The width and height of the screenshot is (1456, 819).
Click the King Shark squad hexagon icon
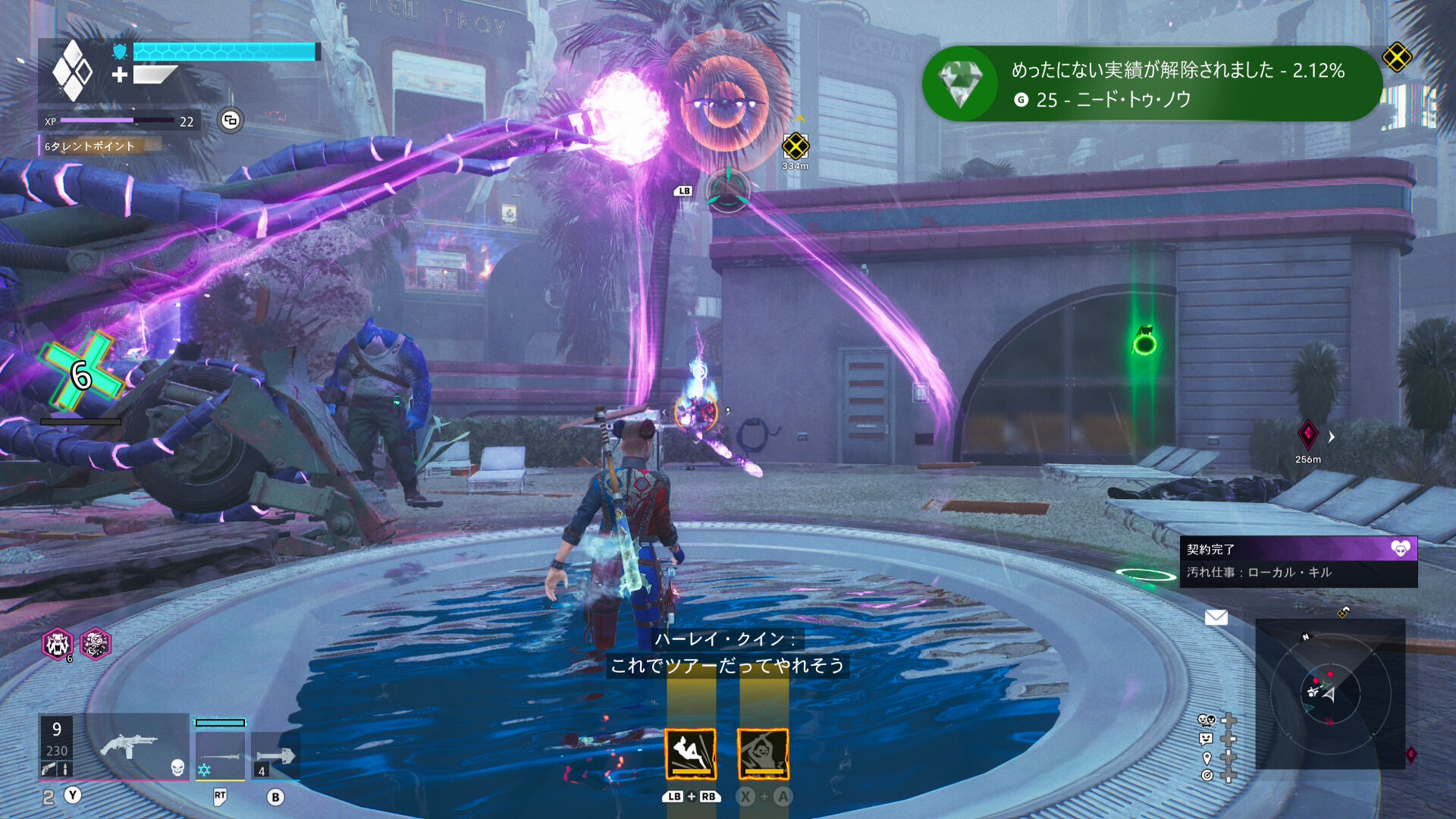[x=57, y=645]
